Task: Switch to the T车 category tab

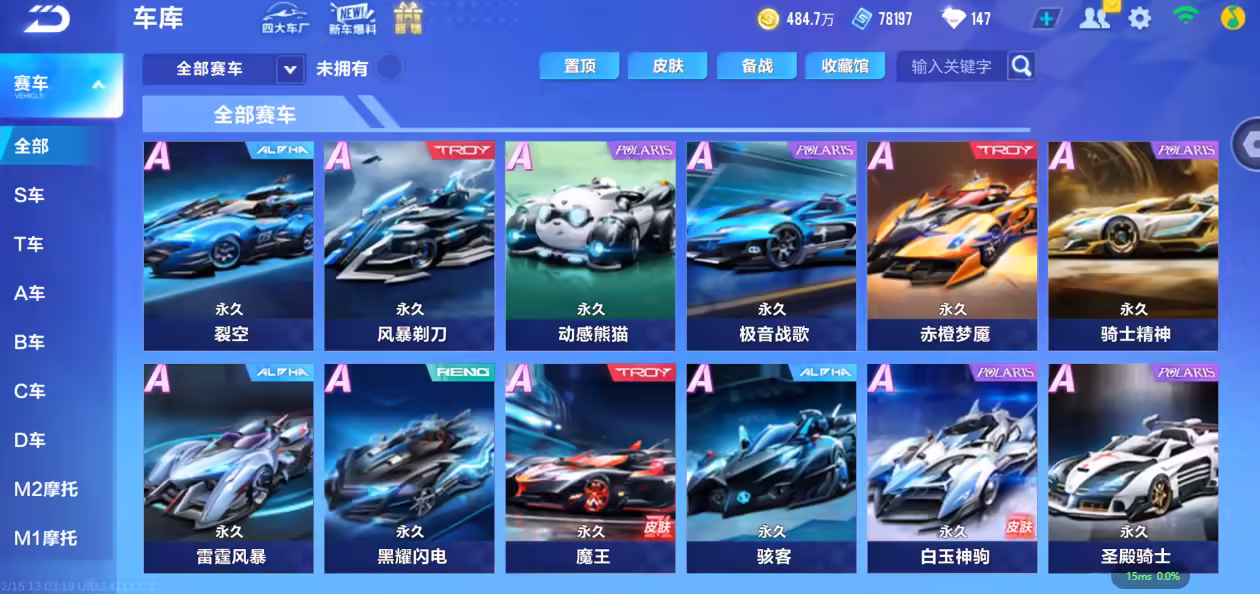Action: [29, 244]
